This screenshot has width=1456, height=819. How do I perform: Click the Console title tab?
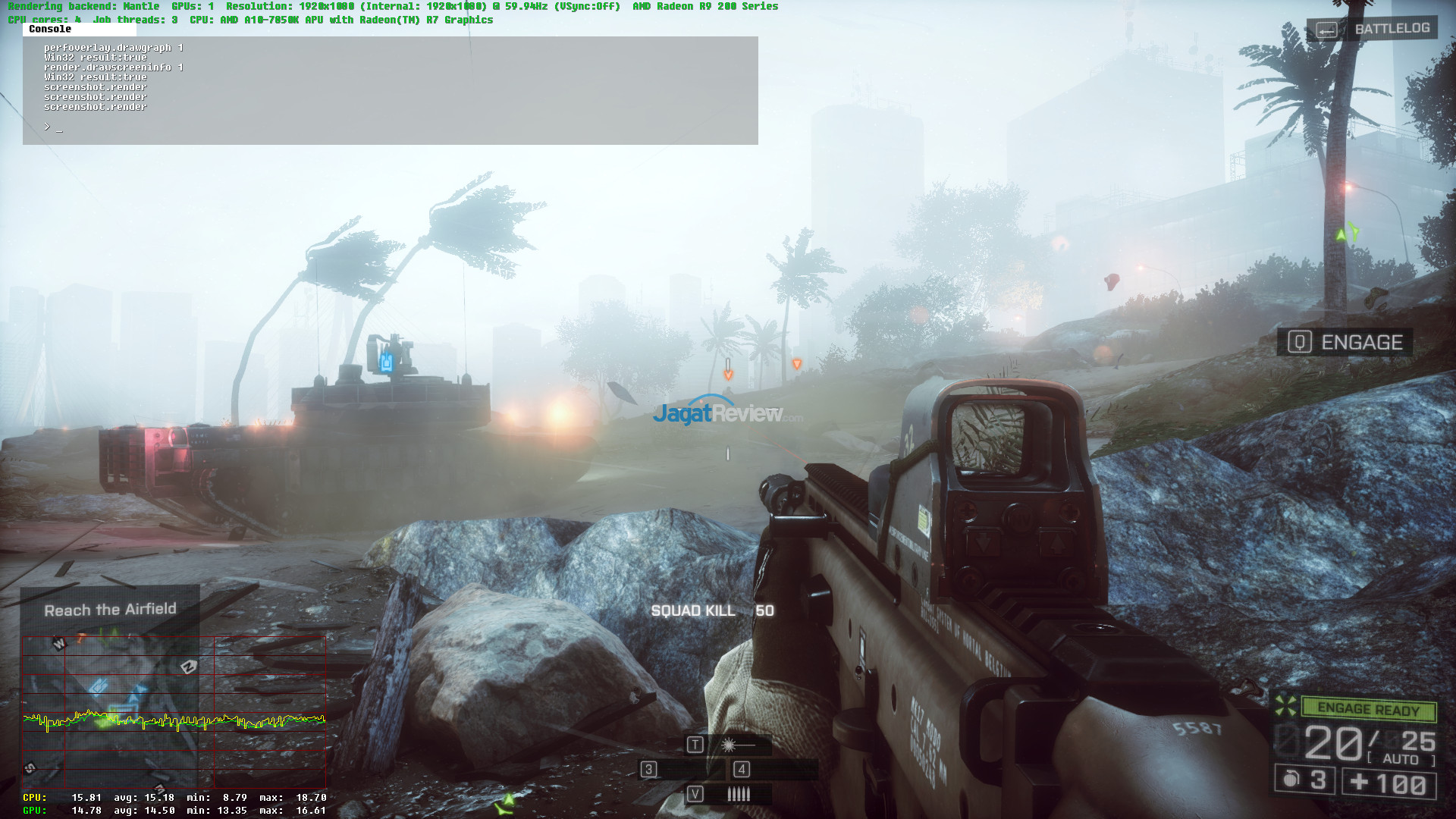point(49,30)
